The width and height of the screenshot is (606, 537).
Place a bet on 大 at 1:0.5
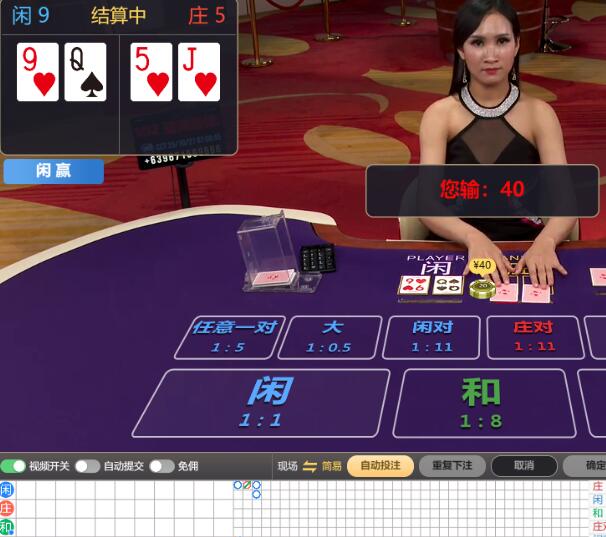pos(330,337)
